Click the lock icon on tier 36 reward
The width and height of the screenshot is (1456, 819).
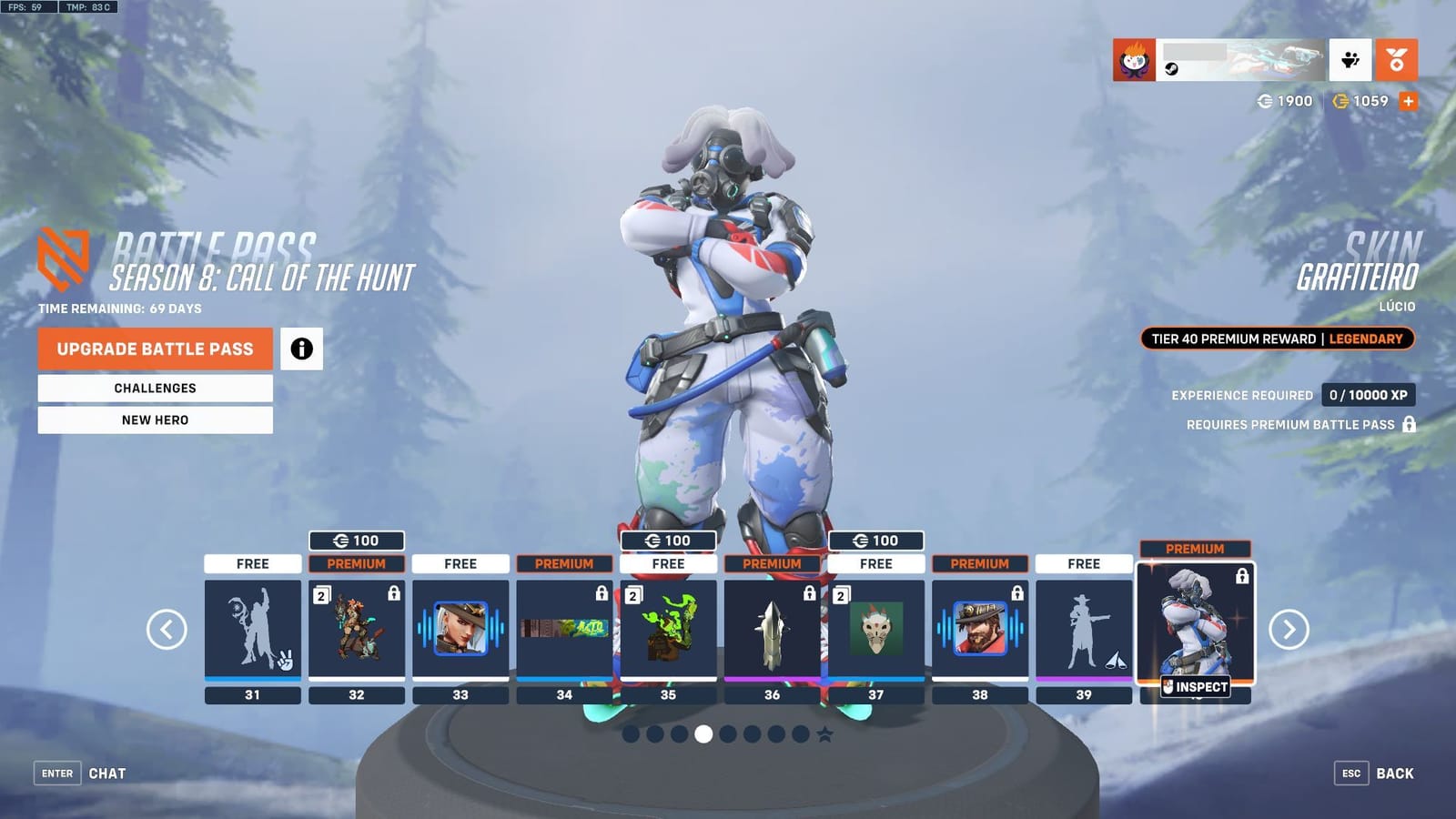[x=808, y=591]
